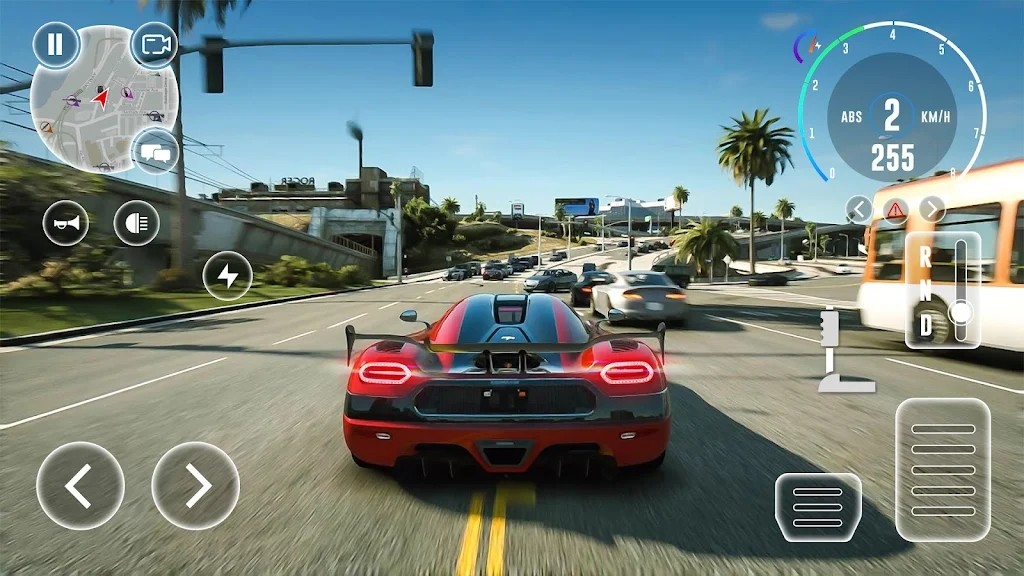The height and width of the screenshot is (576, 1024).
Task: Honk the car horn
Action: 66,223
